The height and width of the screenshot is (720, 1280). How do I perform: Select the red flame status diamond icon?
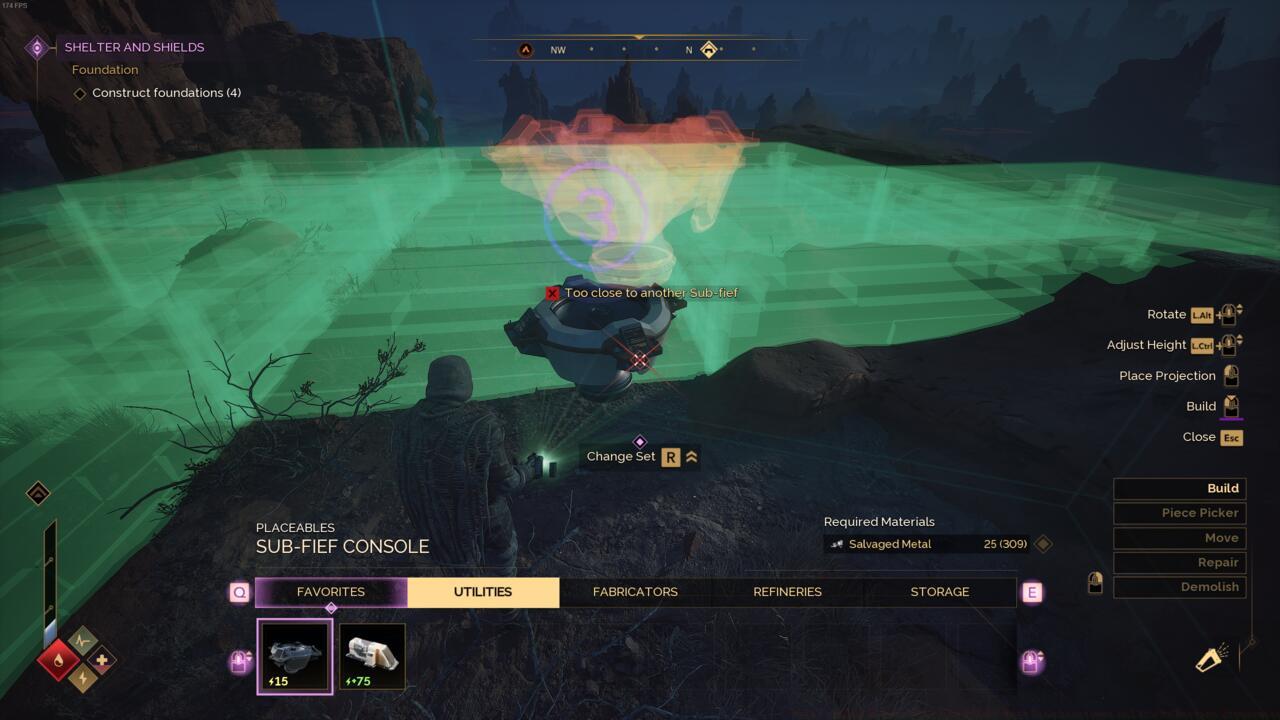tap(57, 660)
